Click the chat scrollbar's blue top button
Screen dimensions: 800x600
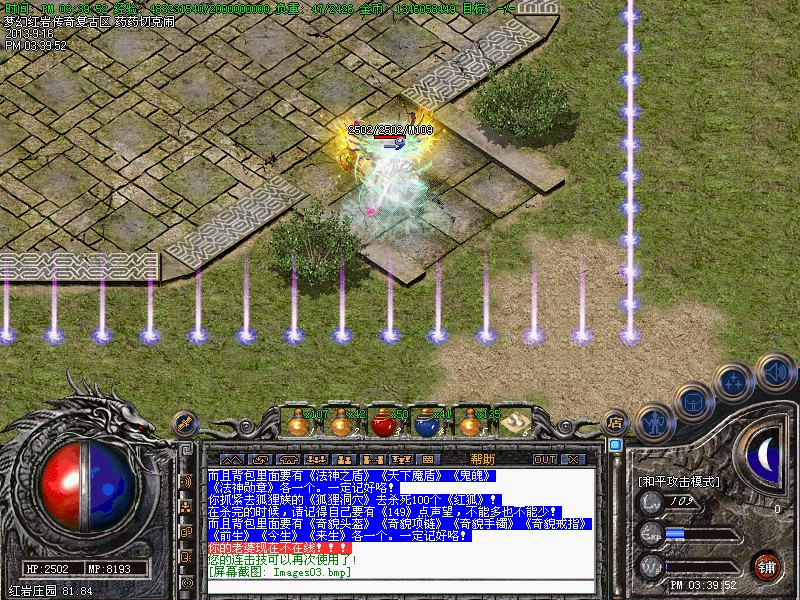click(x=616, y=445)
